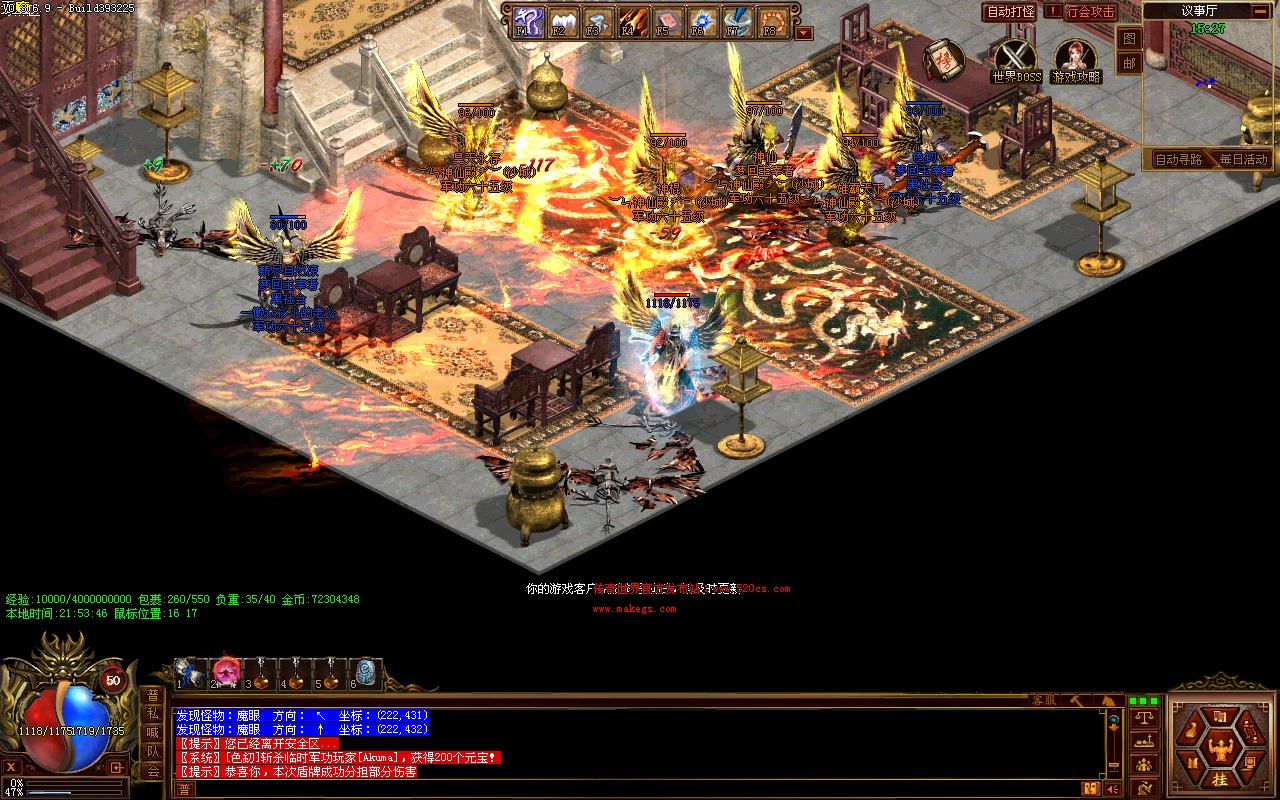The height and width of the screenshot is (800, 1280).
Task: Click the 挂 auto-play button
Action: [1220, 780]
